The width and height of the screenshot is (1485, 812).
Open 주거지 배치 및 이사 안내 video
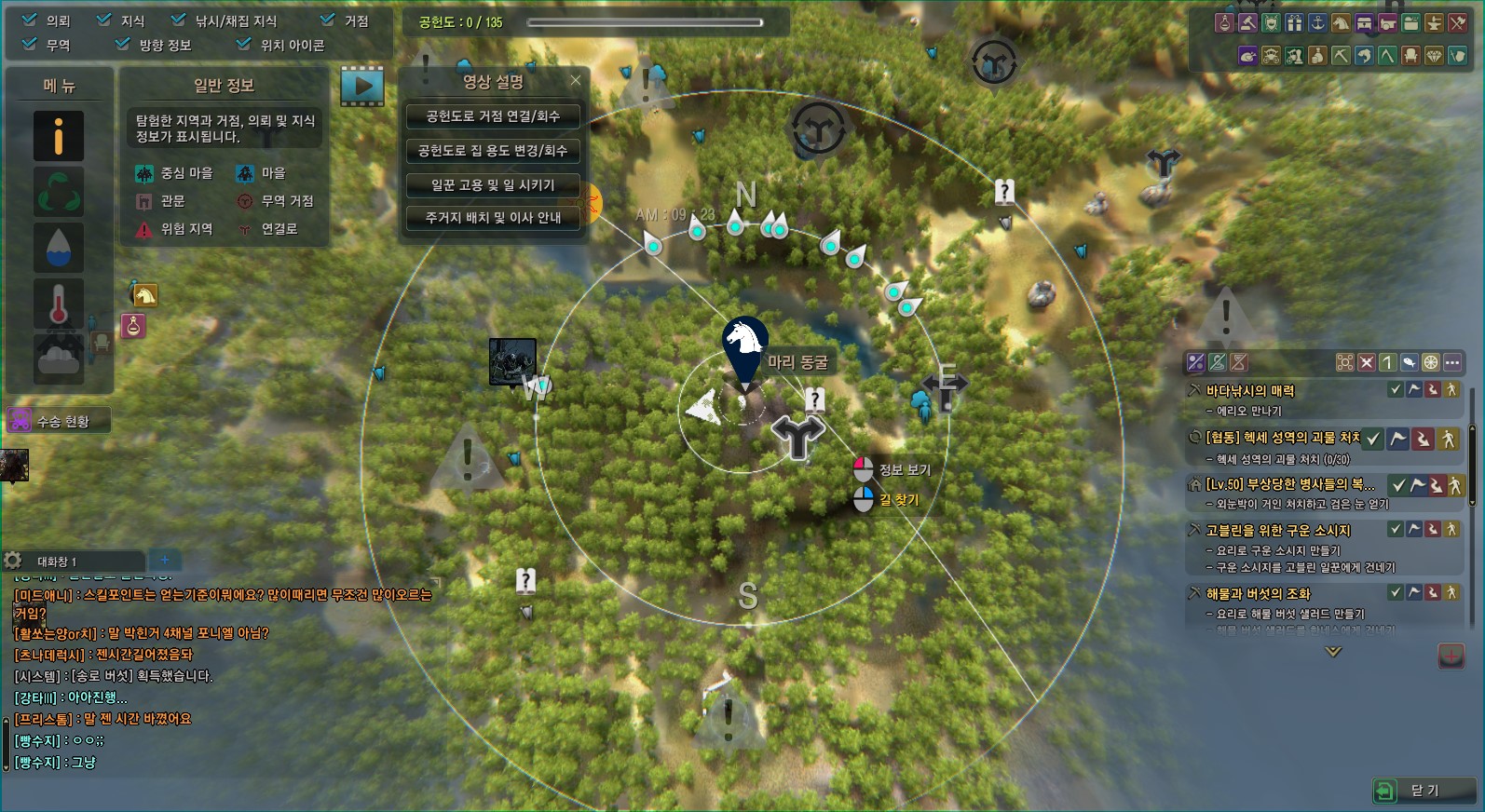(x=493, y=218)
